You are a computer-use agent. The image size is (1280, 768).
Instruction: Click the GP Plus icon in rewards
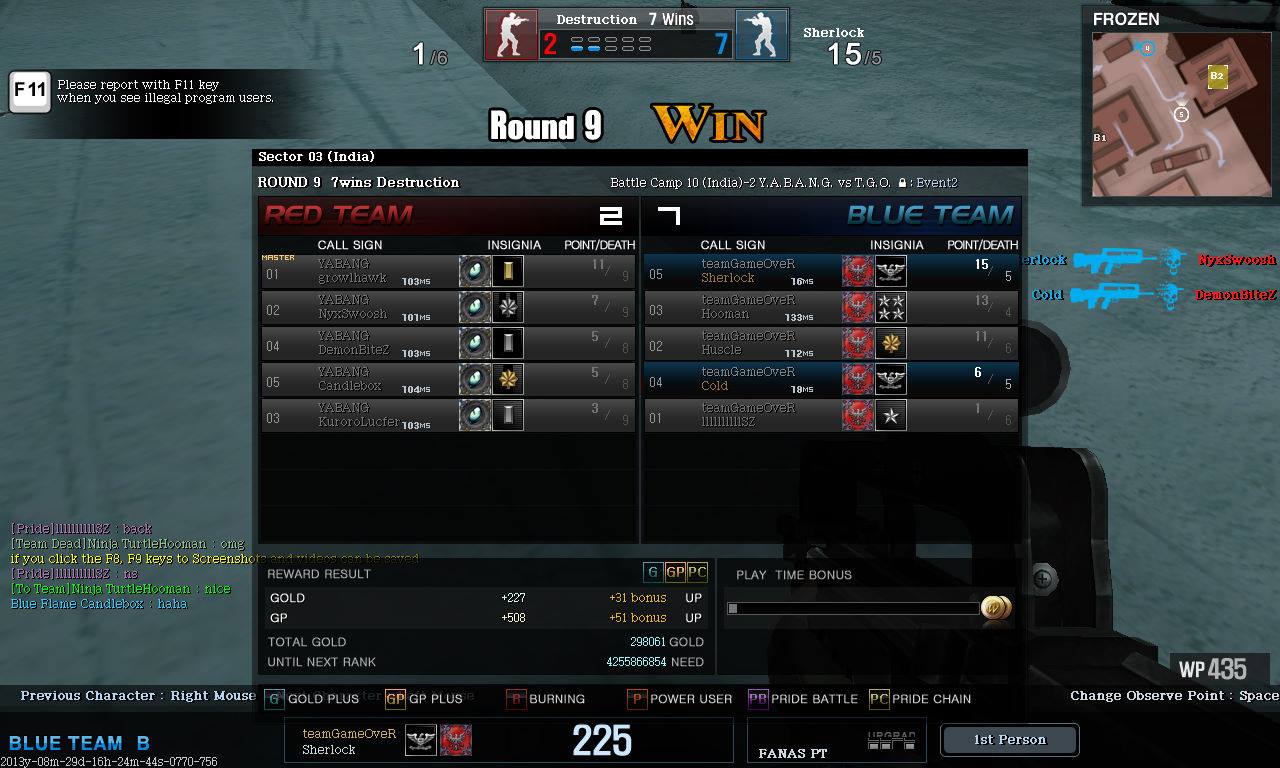675,572
